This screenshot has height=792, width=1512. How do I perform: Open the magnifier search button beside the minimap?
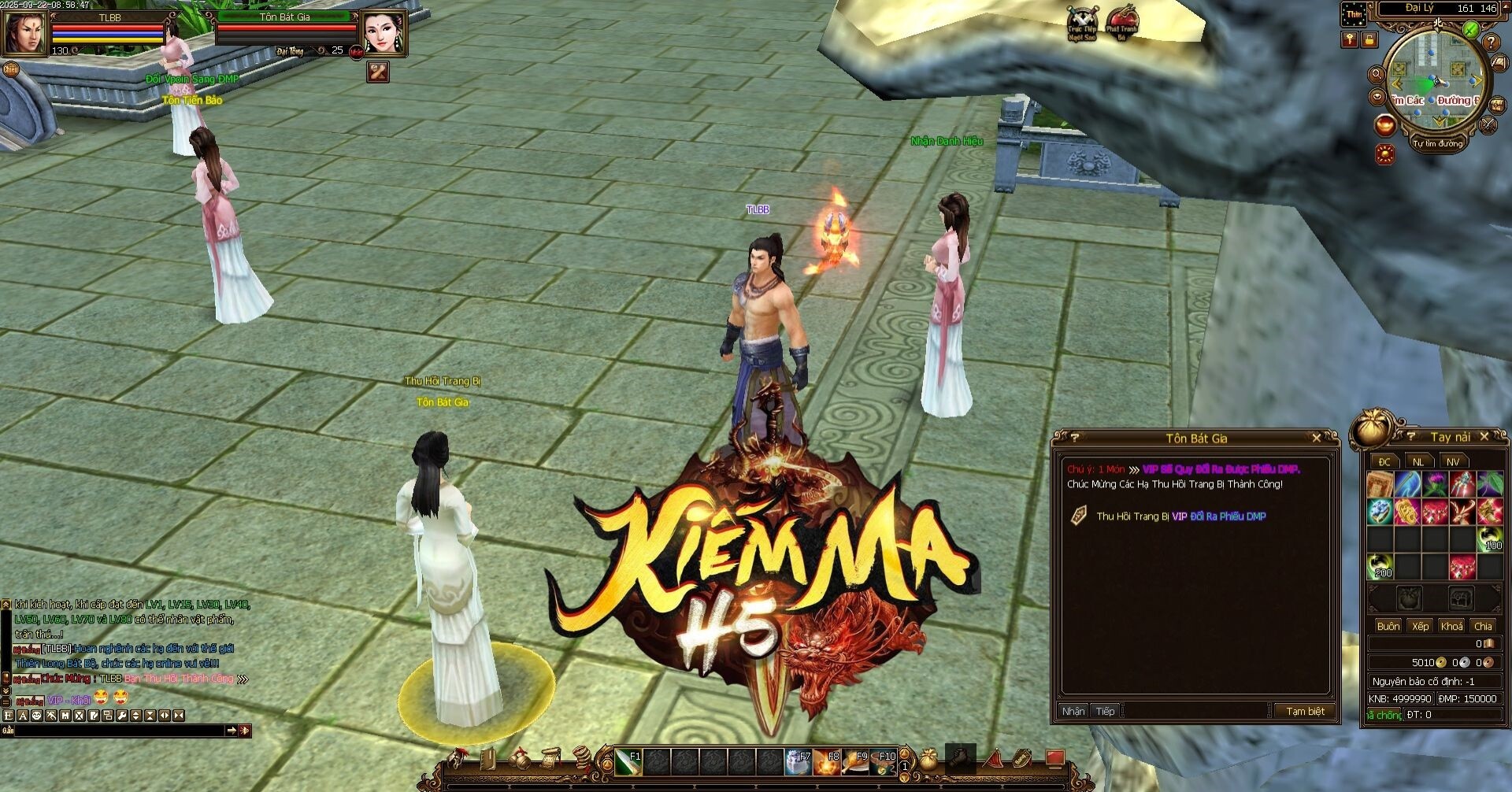[x=1377, y=75]
